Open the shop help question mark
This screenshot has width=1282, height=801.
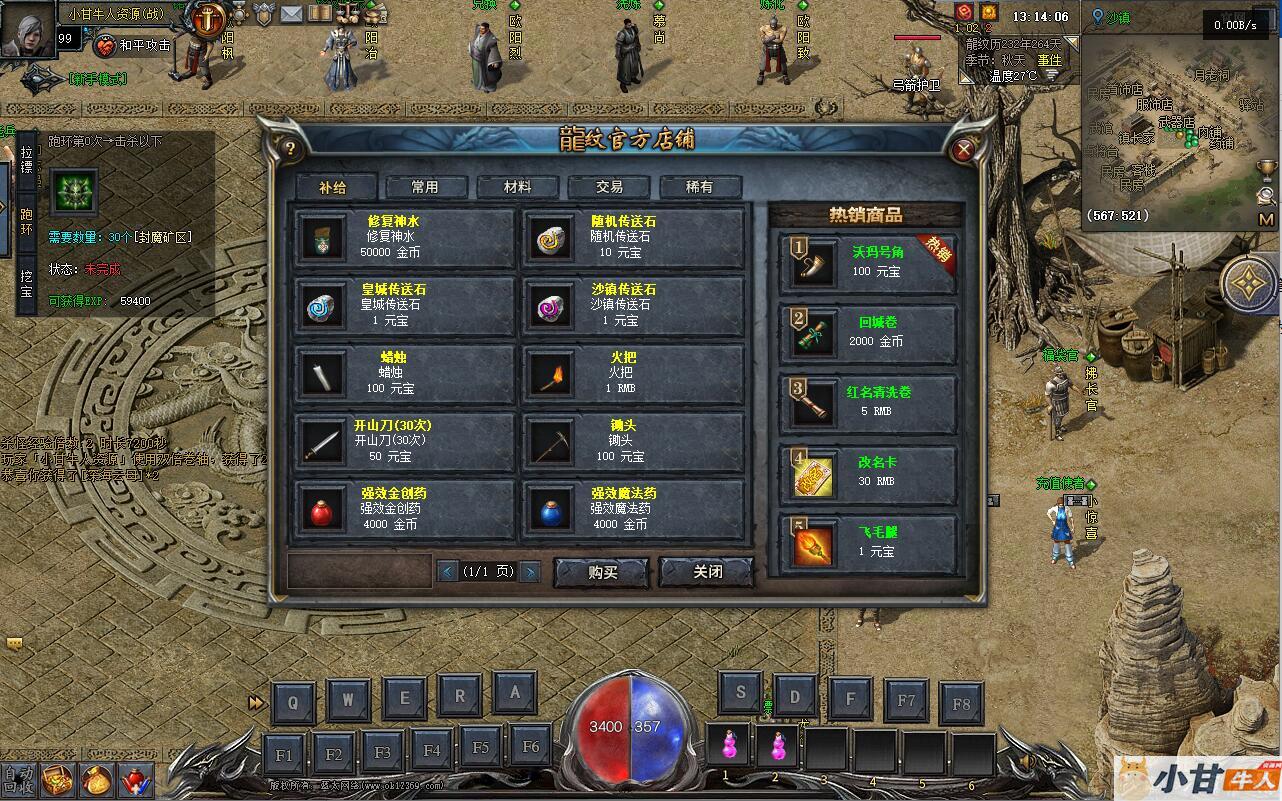pyautogui.click(x=291, y=150)
